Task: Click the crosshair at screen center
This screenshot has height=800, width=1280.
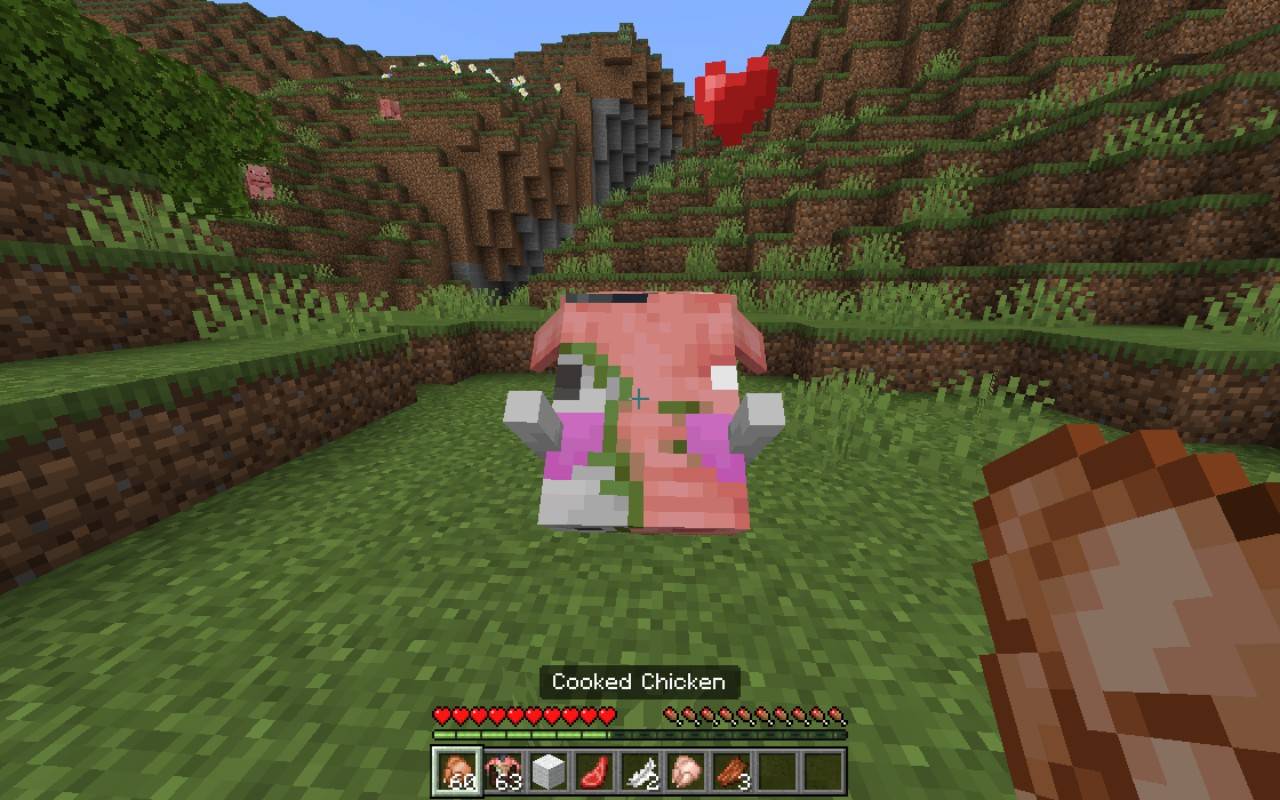Action: click(637, 398)
